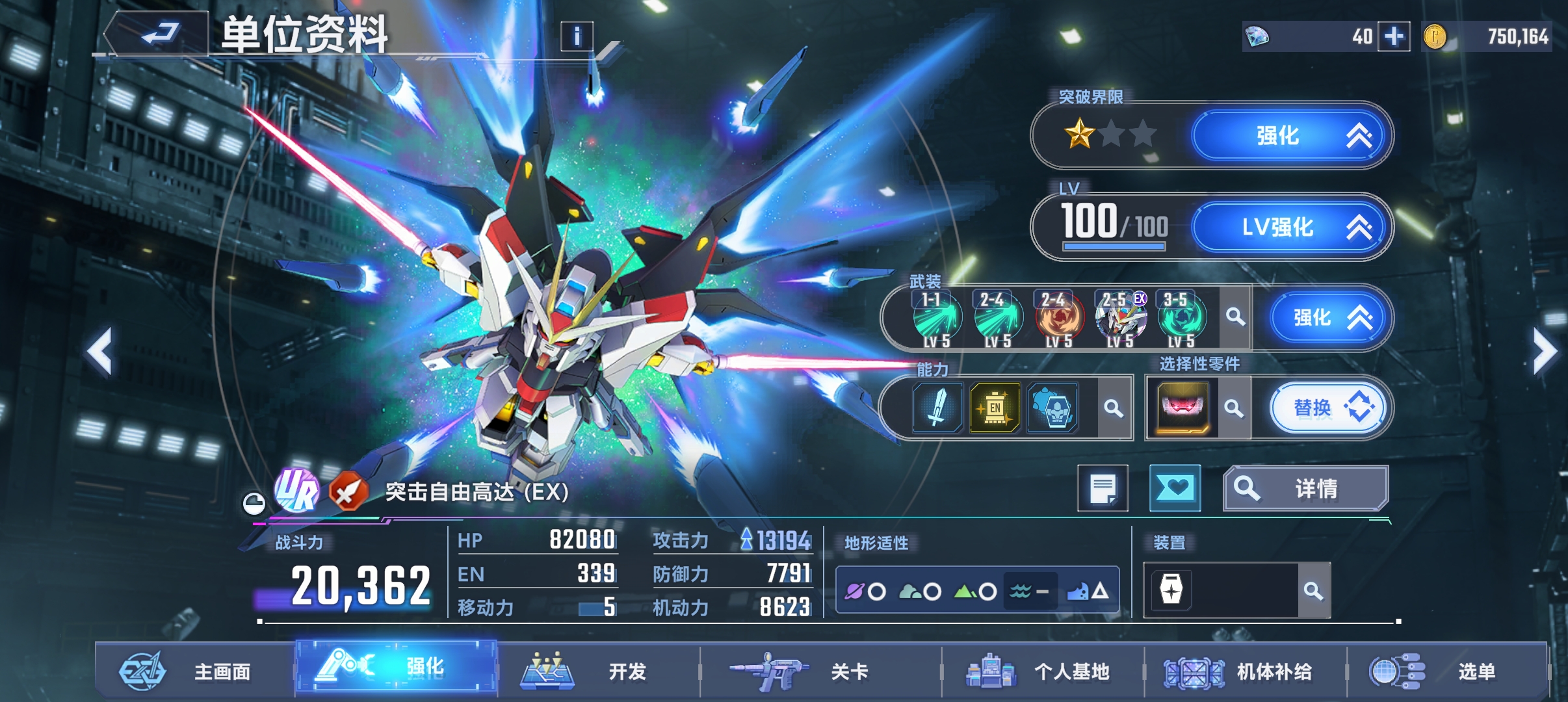Viewport: 1568px width, 702px height.
Task: Go back with the return arrow button
Action: coord(159,32)
